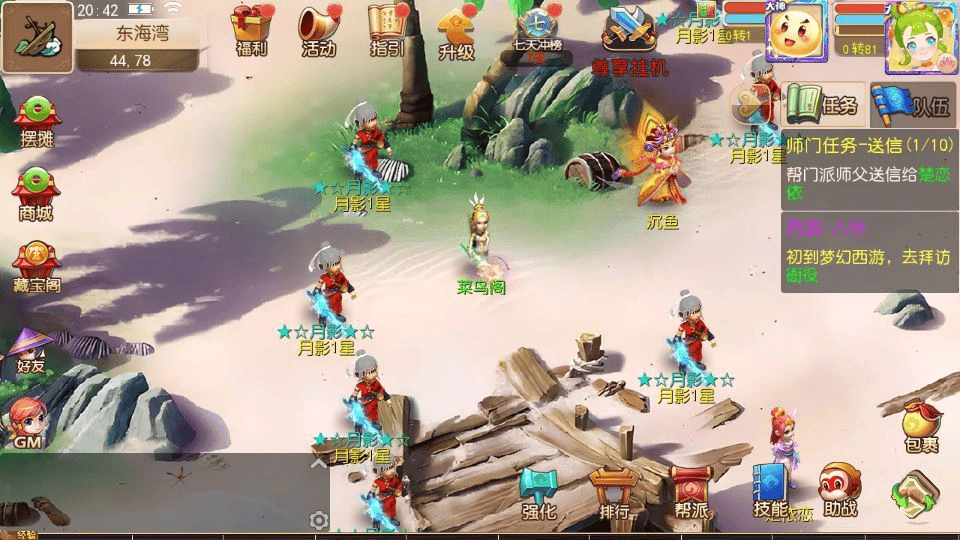Open the 福利 welfare gift menu
This screenshot has height=540, width=960.
pos(250,28)
